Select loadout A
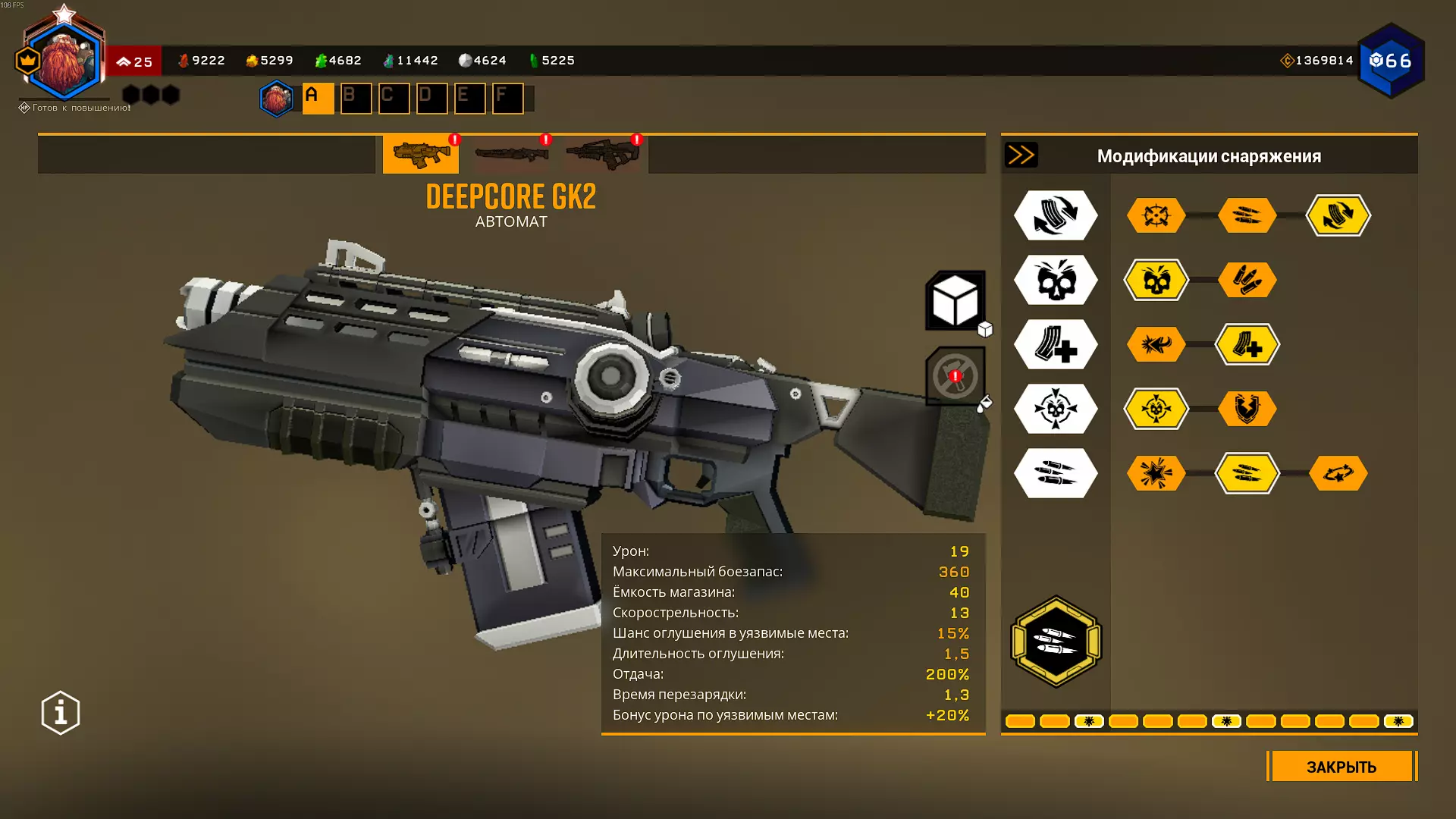This screenshot has height=819, width=1456. click(318, 99)
